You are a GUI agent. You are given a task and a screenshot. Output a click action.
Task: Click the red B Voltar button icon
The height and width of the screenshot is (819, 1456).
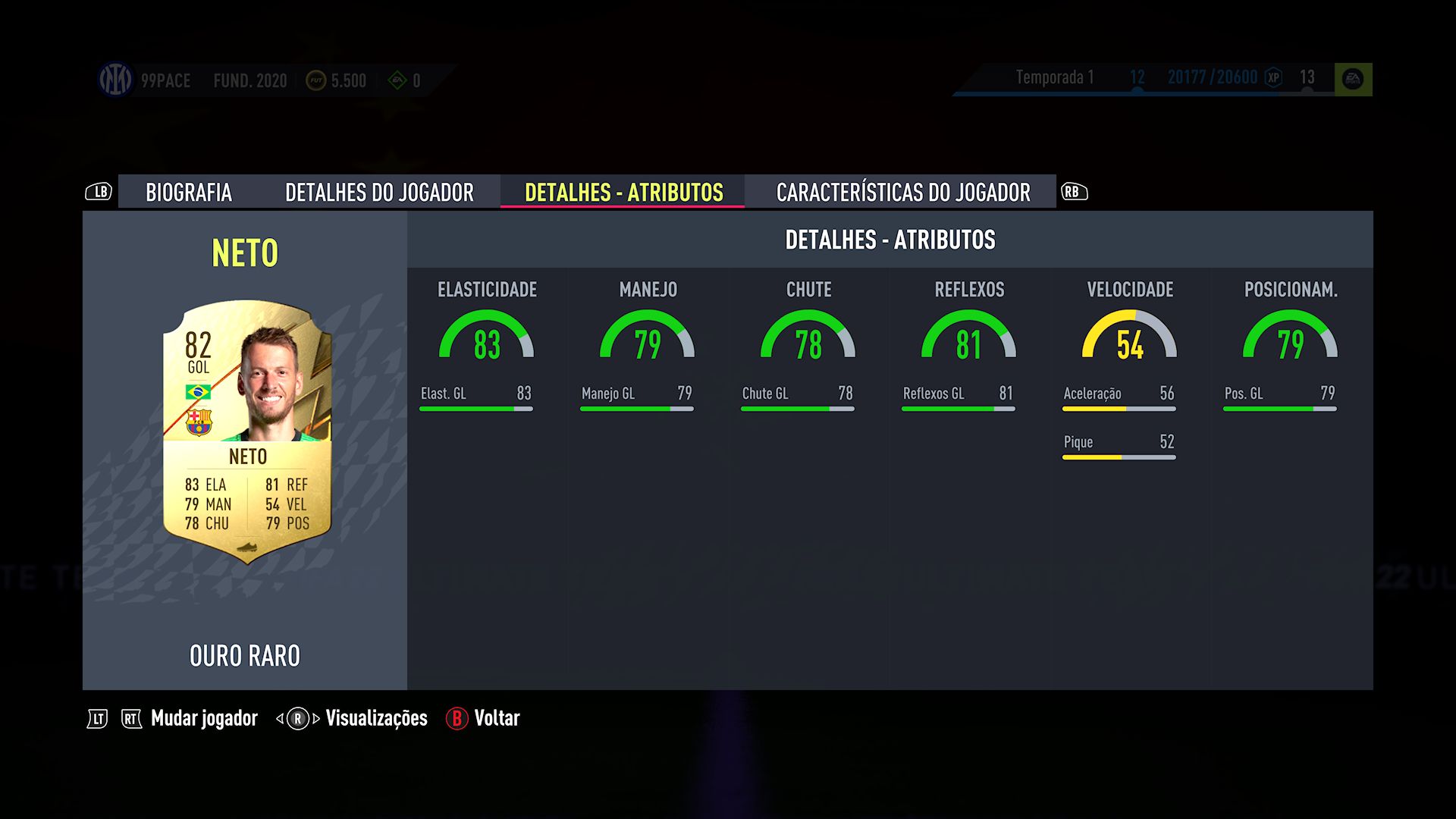click(x=456, y=718)
